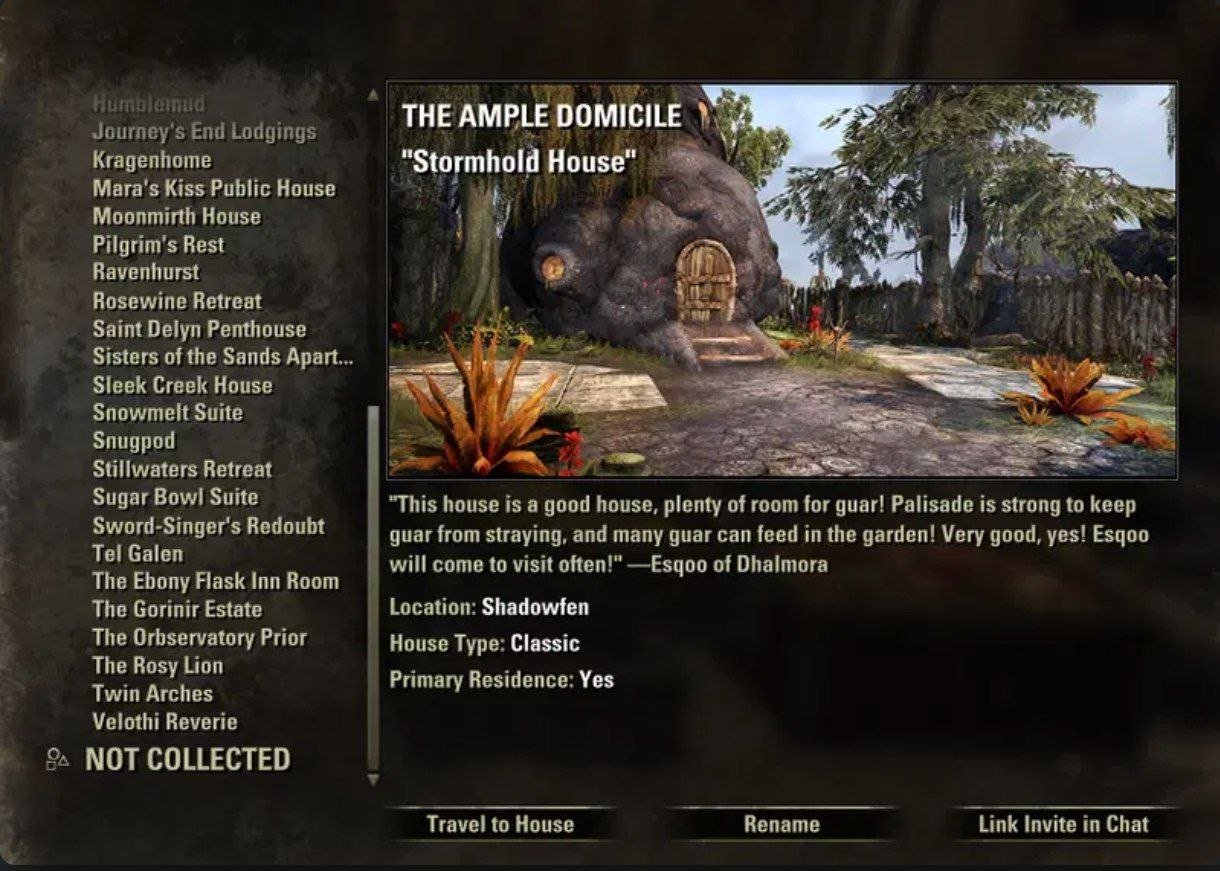This screenshot has width=1220, height=871.
Task: Choose Velothi Reverie in the list
Action: 165,721
